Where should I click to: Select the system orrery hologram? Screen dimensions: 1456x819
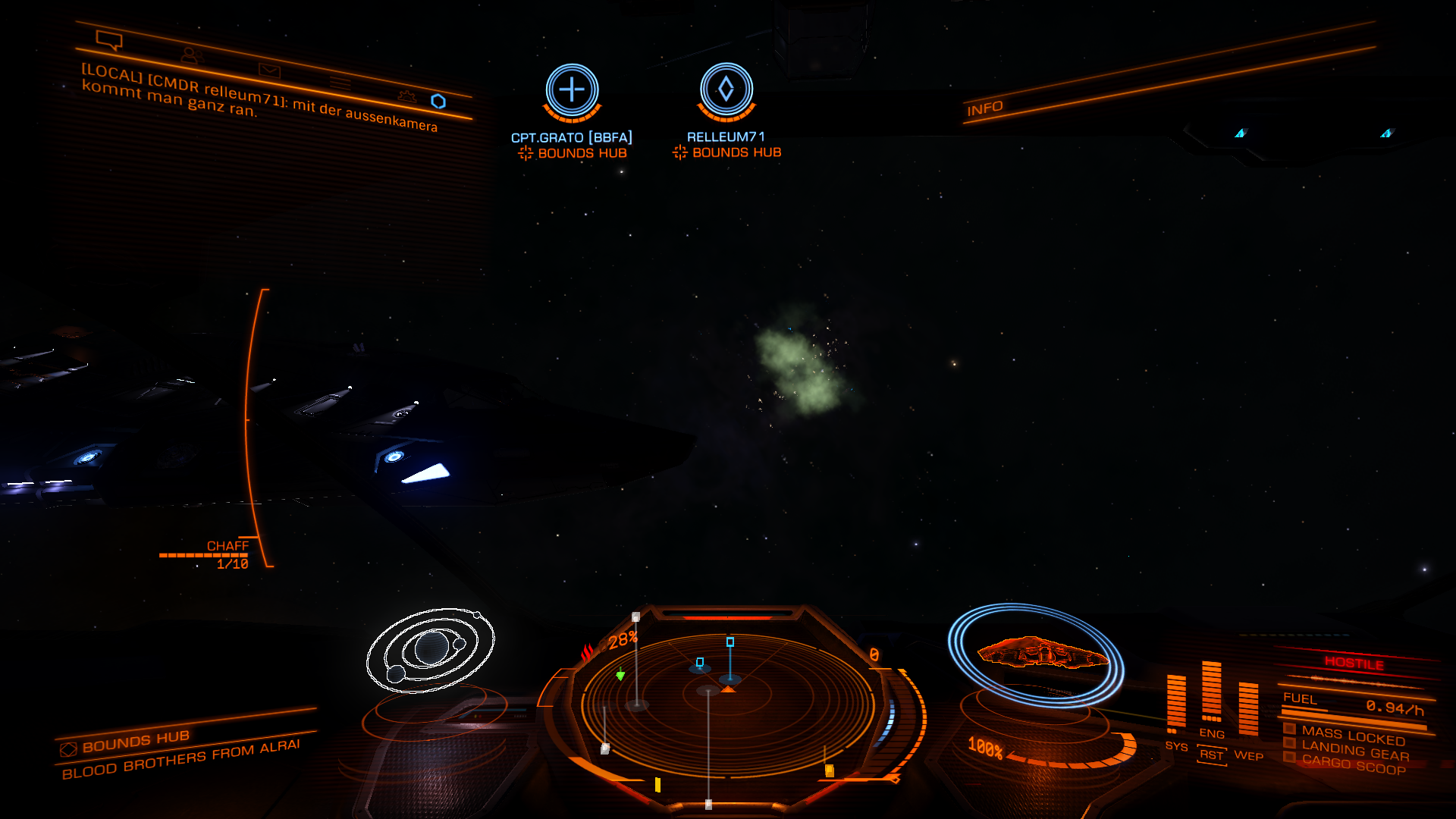pyautogui.click(x=430, y=650)
